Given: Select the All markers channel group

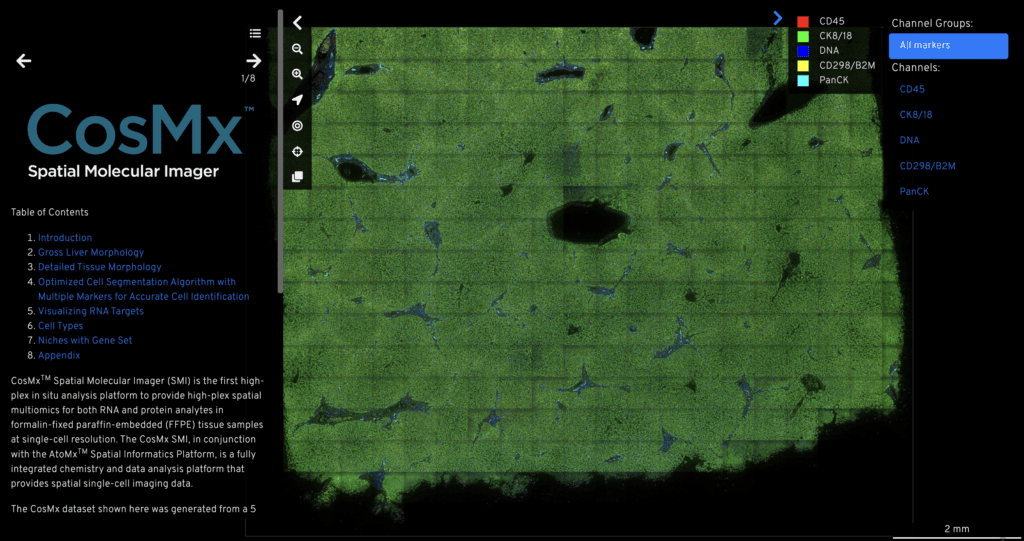Looking at the screenshot, I should coord(948,45).
